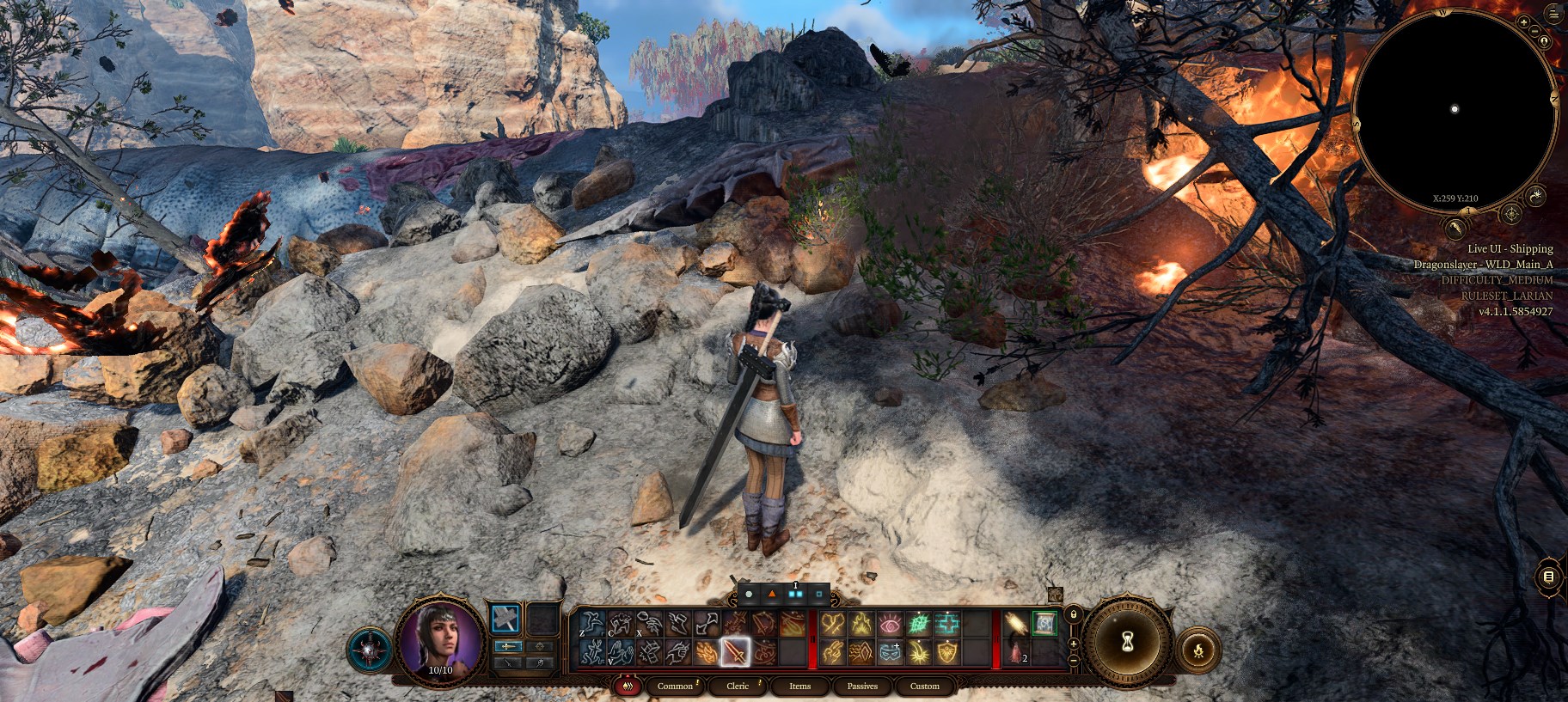The width and height of the screenshot is (1568, 702).
Task: Activate the pink eye spell icon
Action: click(890, 624)
